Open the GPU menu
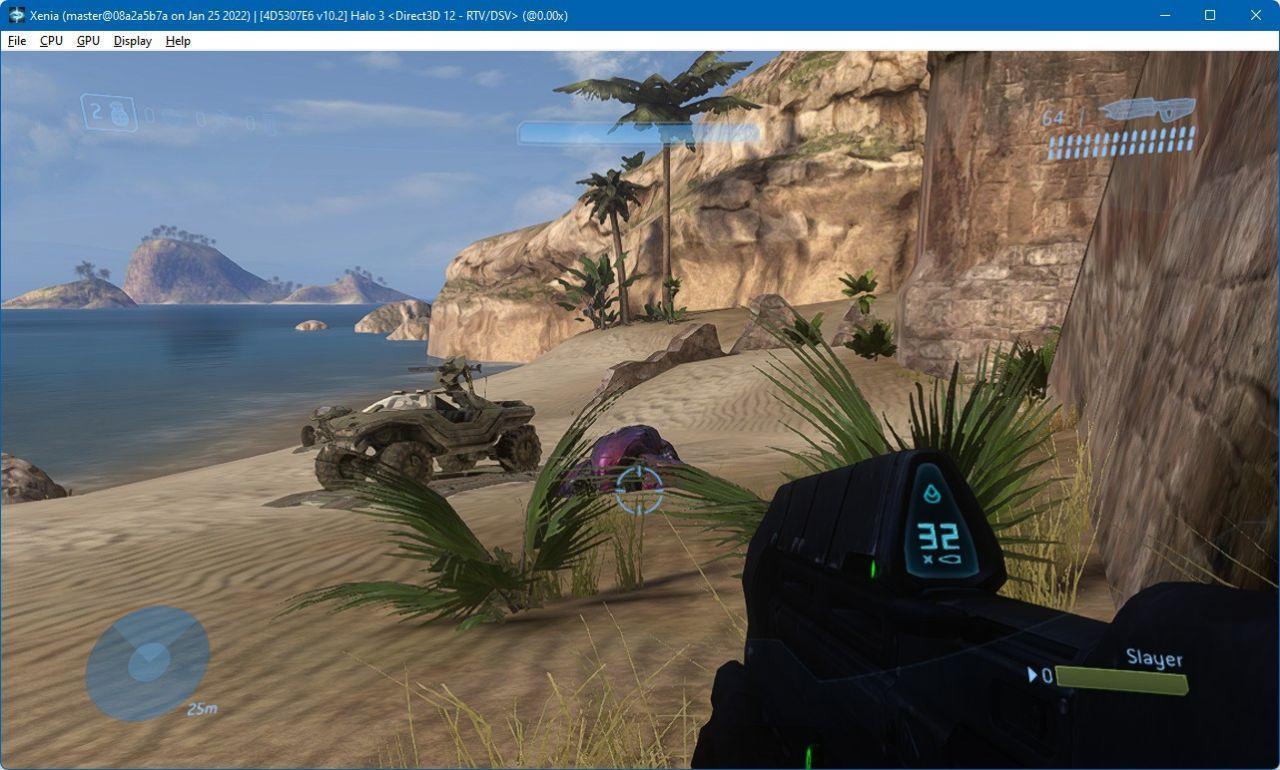 point(88,41)
